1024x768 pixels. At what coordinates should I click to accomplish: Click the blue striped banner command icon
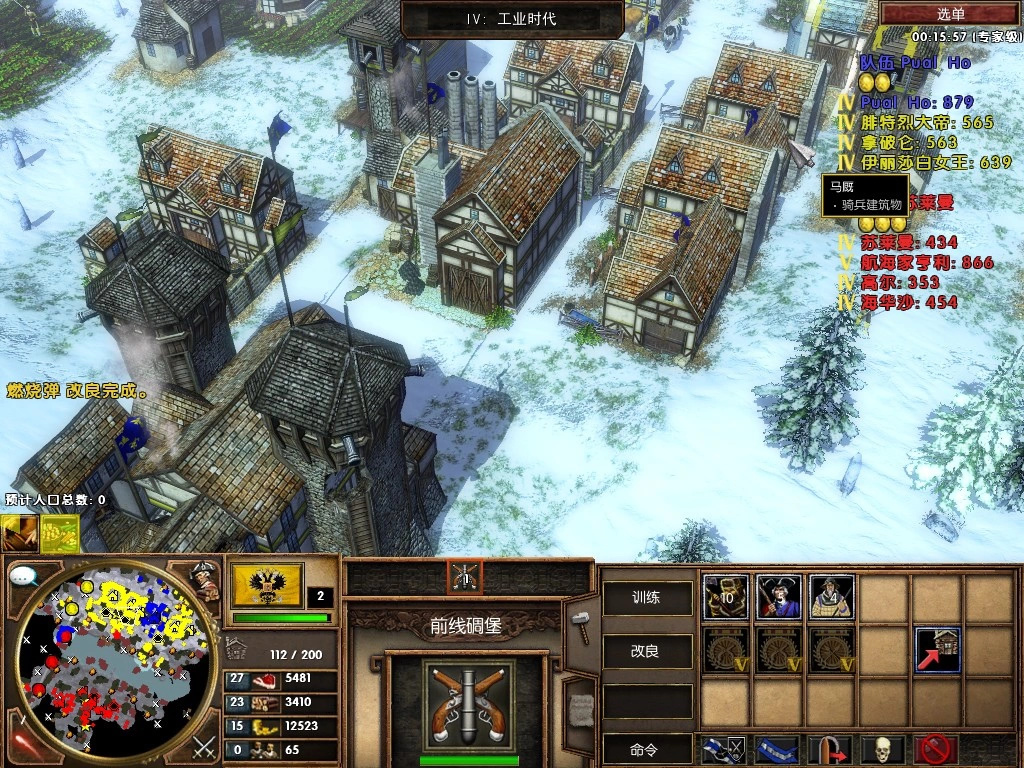click(776, 749)
